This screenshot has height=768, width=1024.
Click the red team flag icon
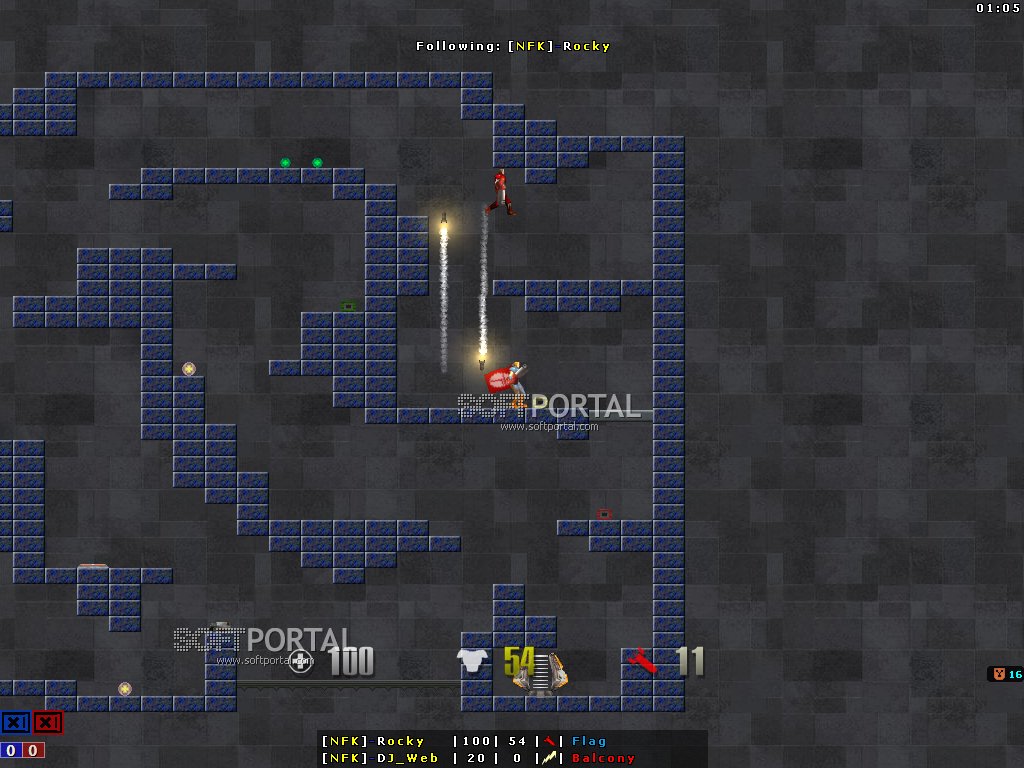47,722
